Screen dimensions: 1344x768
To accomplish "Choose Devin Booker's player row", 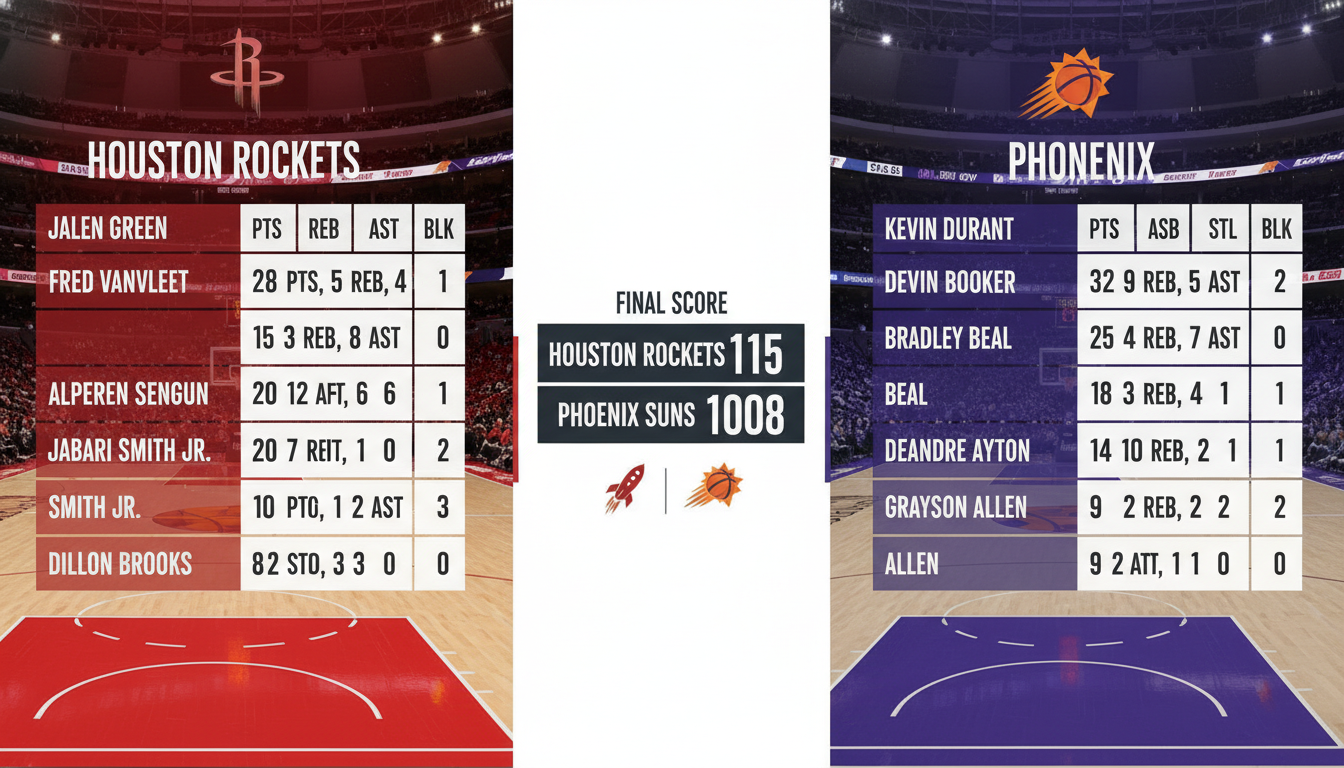I will 951,282.
